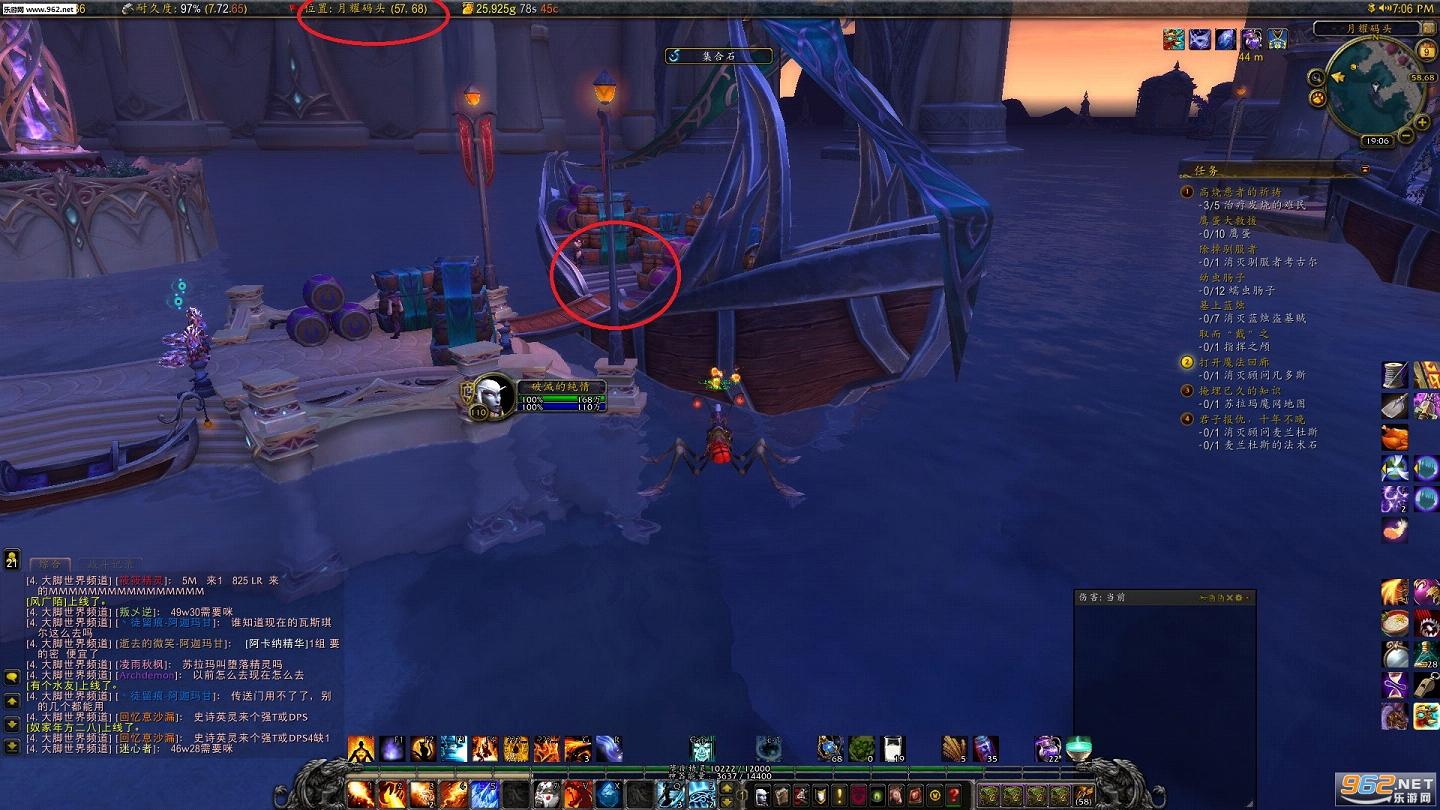Use the purple potion with 22 charges
This screenshot has height=810, width=1440.
tap(1047, 748)
